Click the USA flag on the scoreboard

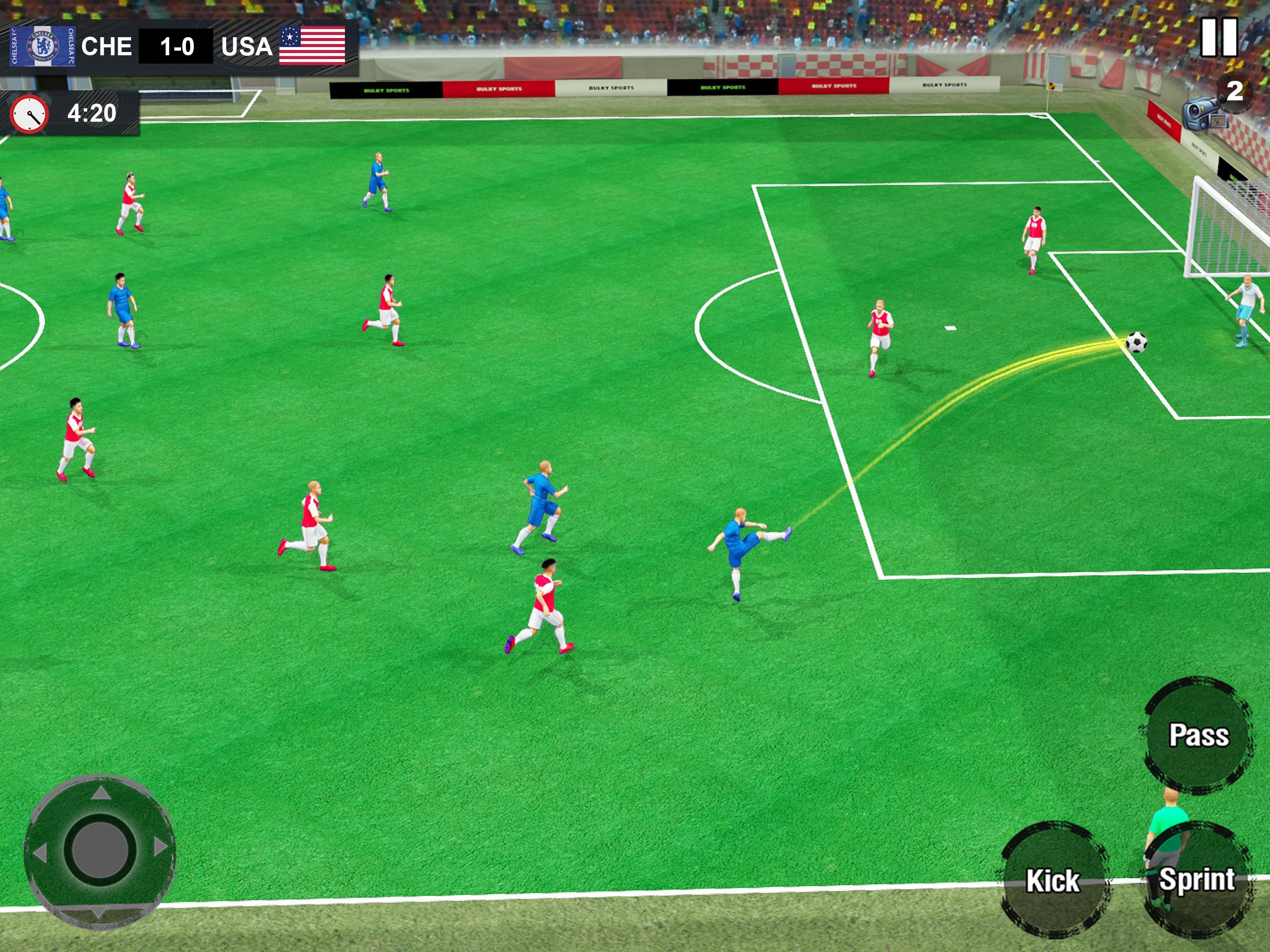coord(311,47)
